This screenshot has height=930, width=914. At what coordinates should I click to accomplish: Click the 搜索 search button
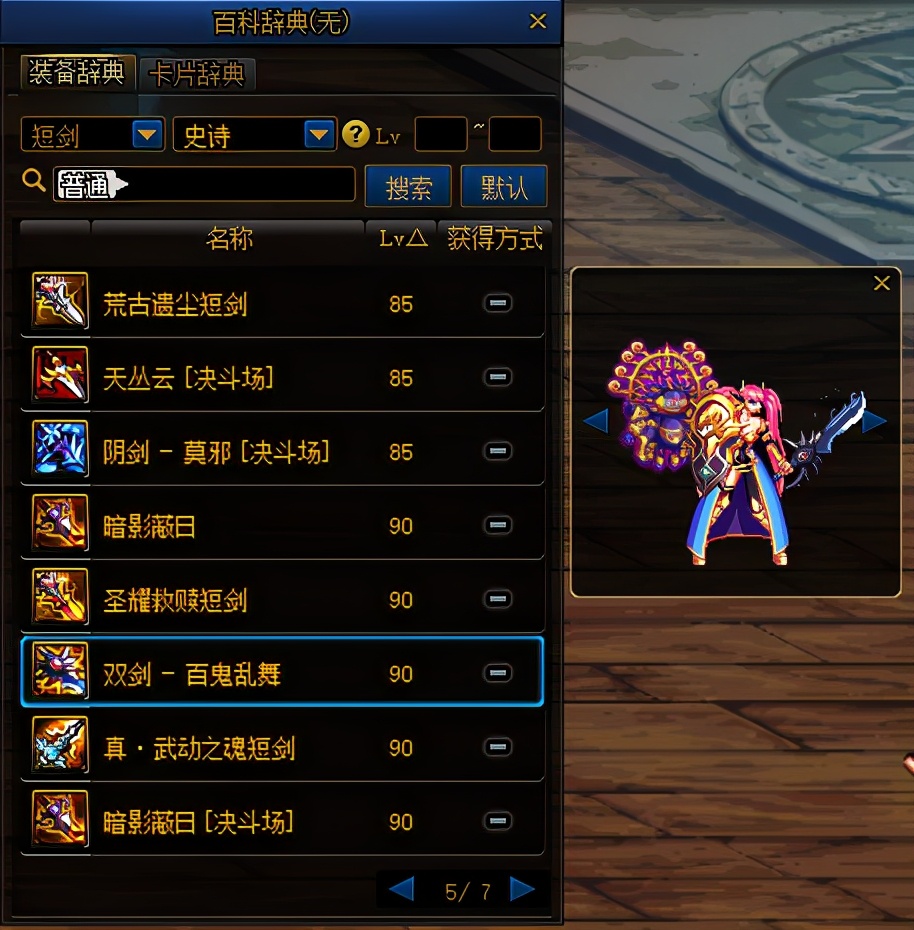click(x=408, y=186)
